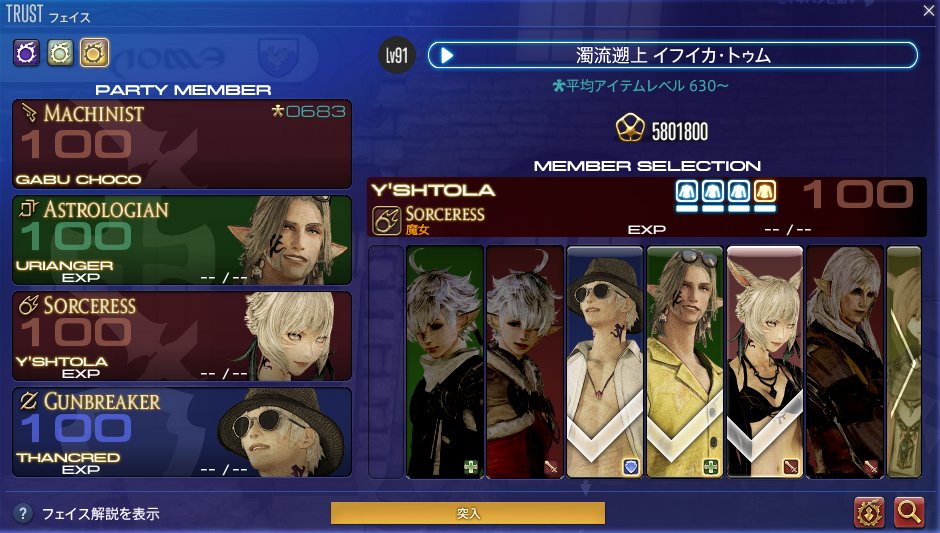
Task: Choose Thancred's portrait with hat and sunglasses
Action: [605, 360]
